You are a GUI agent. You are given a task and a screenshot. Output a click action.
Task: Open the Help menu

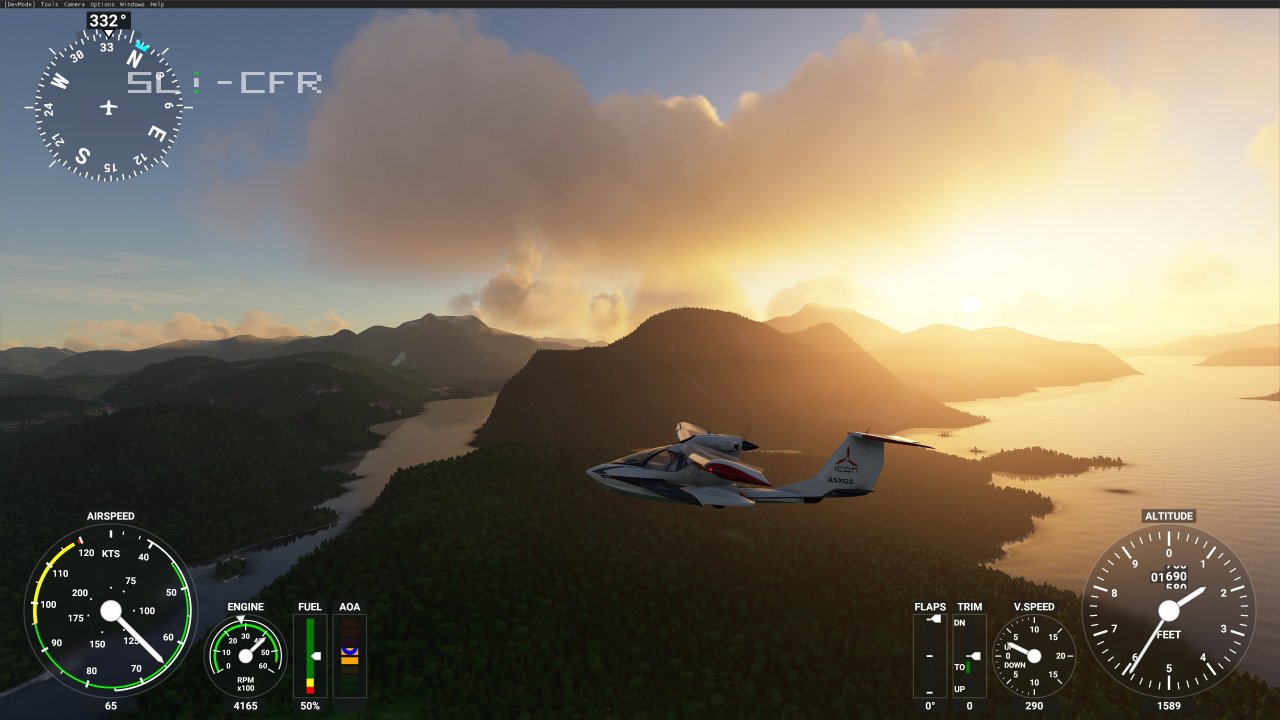pos(156,4)
